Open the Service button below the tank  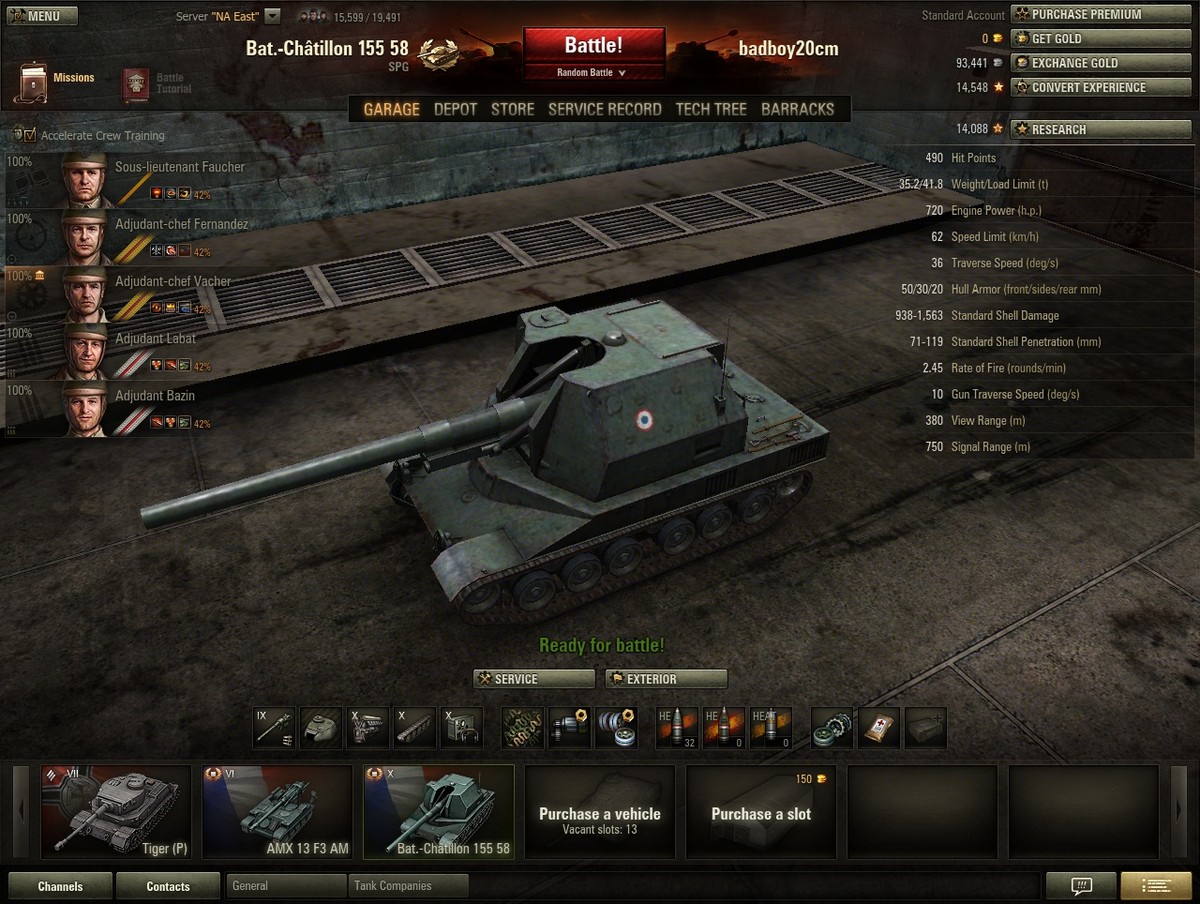tap(534, 679)
